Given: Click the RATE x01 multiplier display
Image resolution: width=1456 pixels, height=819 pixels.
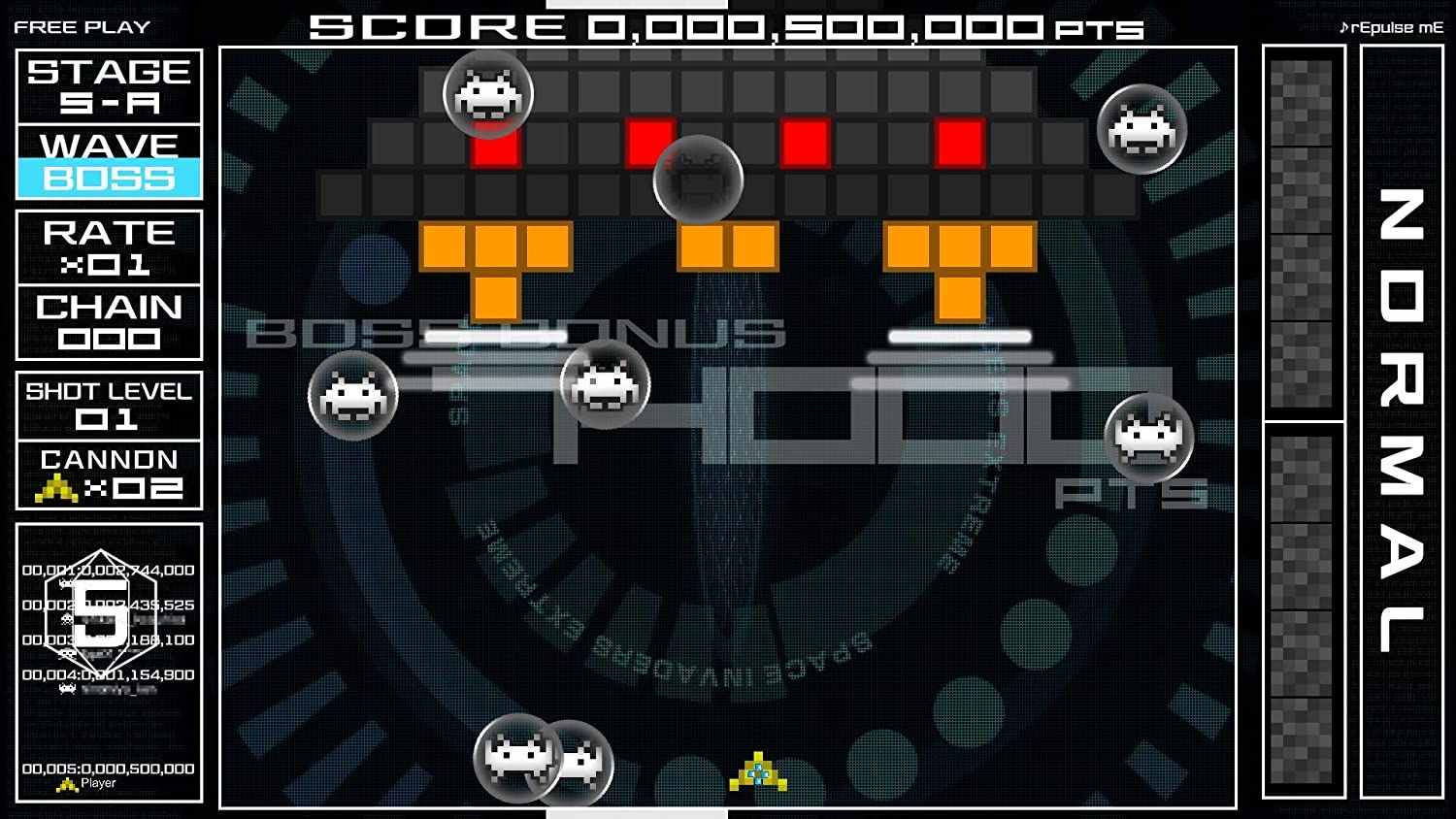Looking at the screenshot, I should (x=109, y=247).
